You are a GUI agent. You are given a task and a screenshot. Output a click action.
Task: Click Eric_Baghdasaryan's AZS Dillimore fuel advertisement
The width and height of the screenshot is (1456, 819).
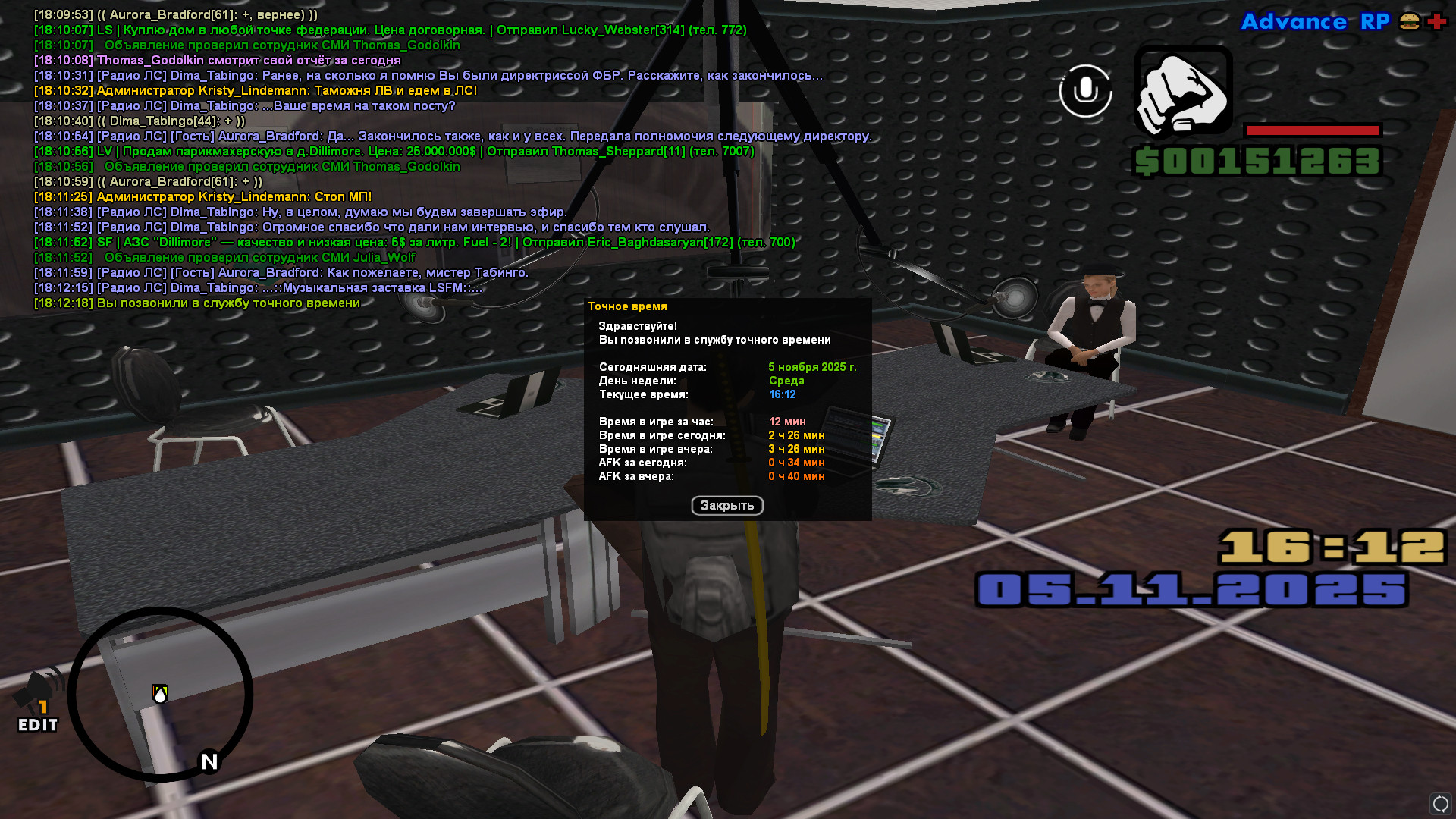(x=413, y=242)
